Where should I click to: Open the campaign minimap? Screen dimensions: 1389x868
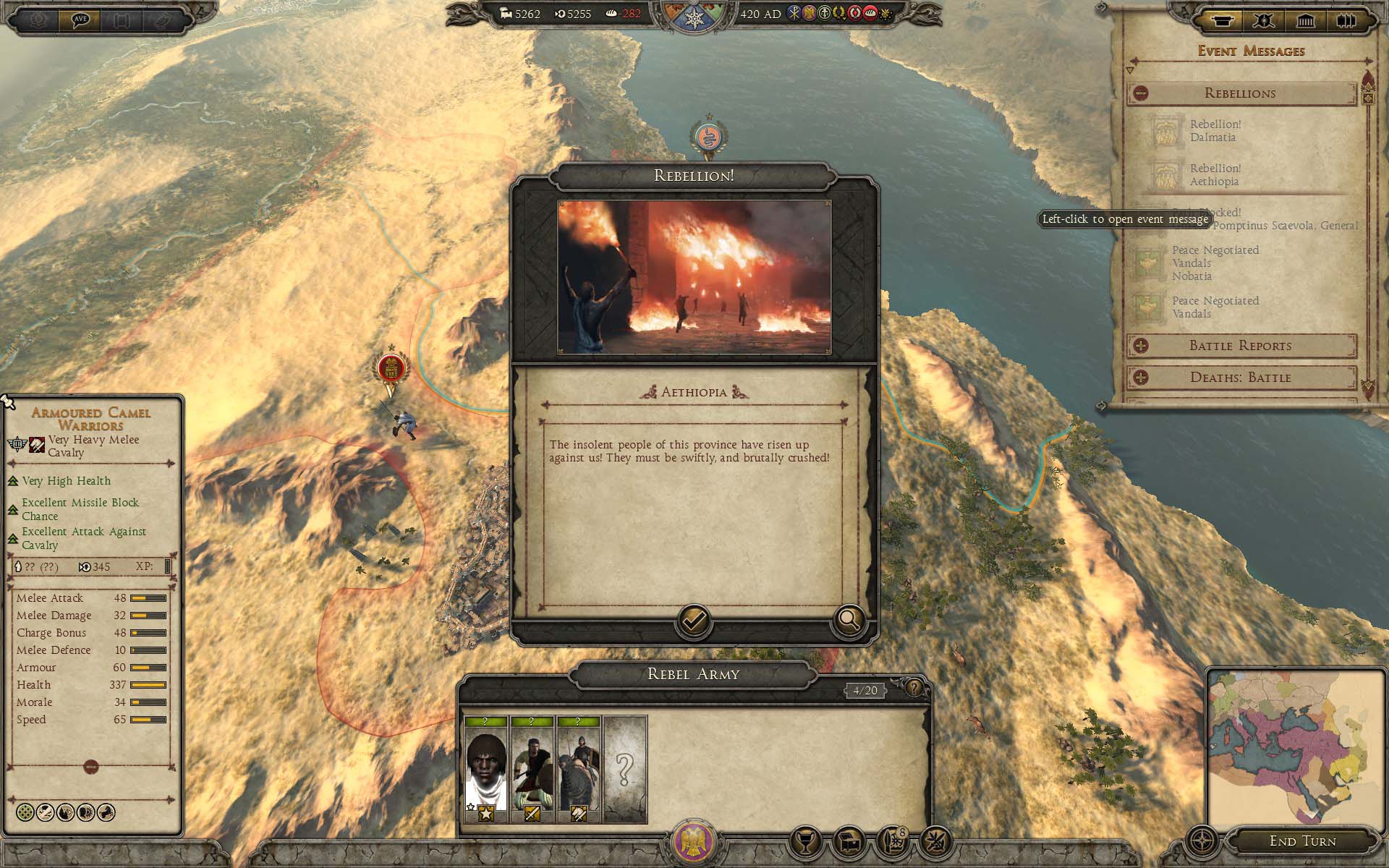tap(1295, 749)
